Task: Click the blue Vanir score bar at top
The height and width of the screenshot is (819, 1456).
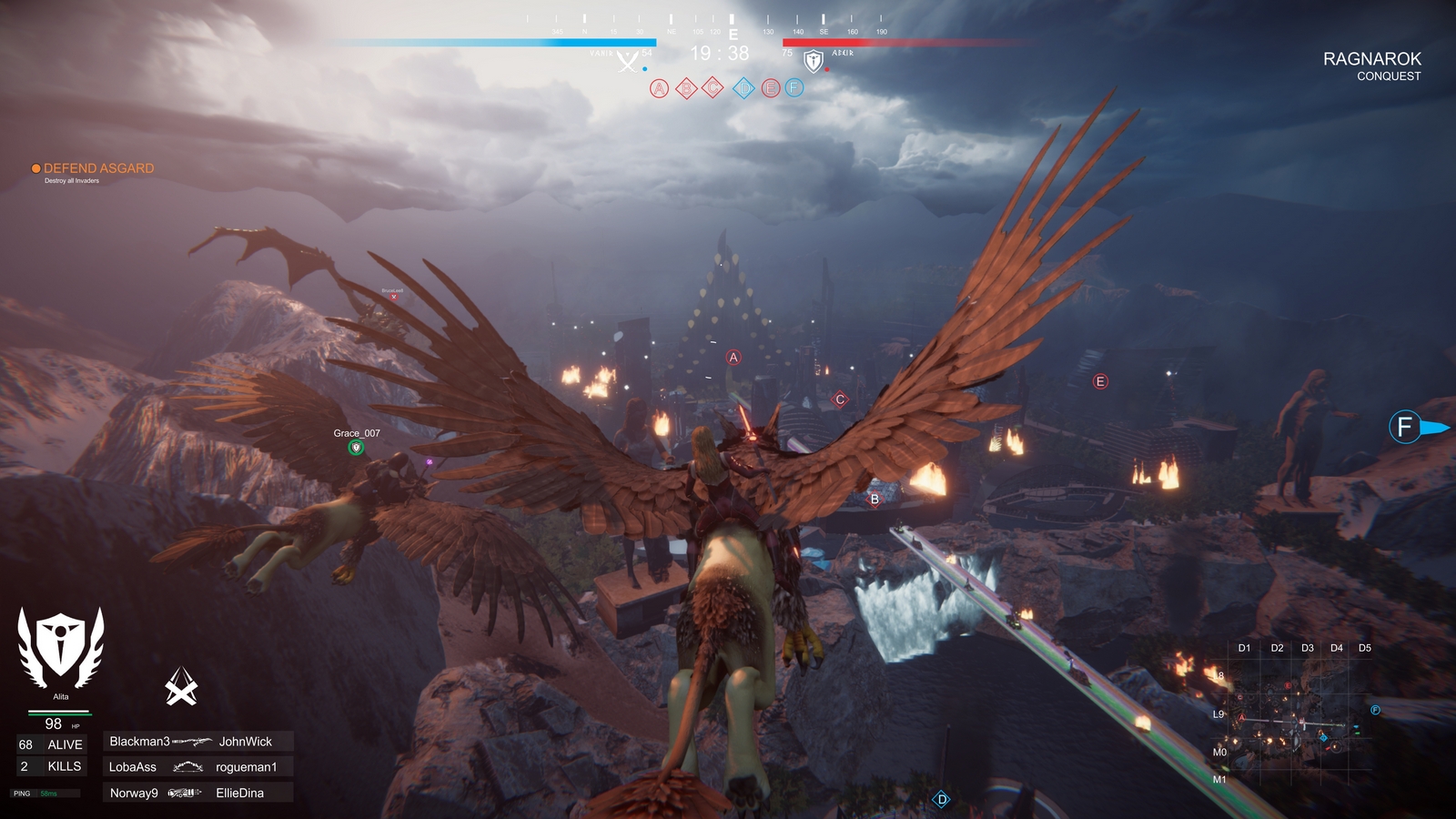Action: pyautogui.click(x=546, y=41)
